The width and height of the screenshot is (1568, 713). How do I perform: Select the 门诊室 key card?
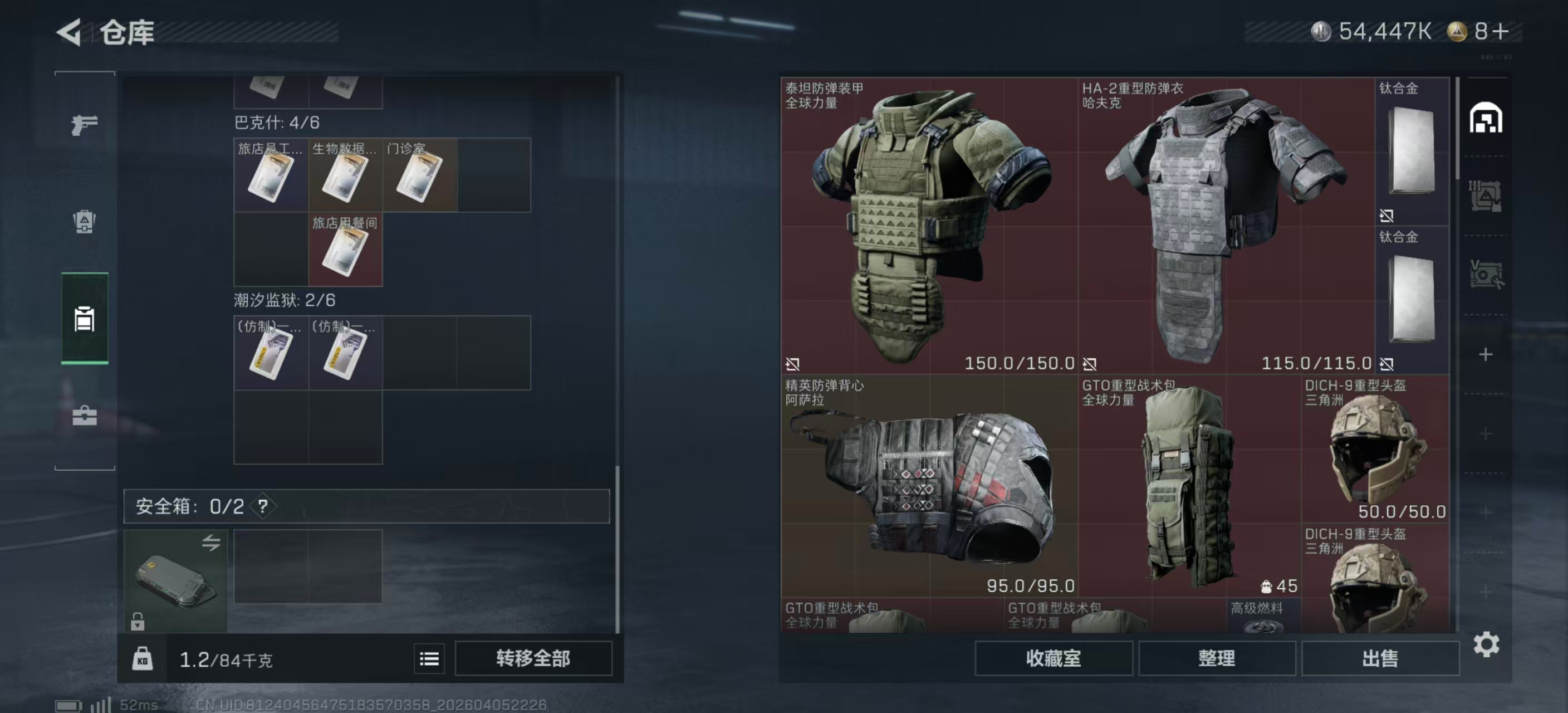pos(419,175)
